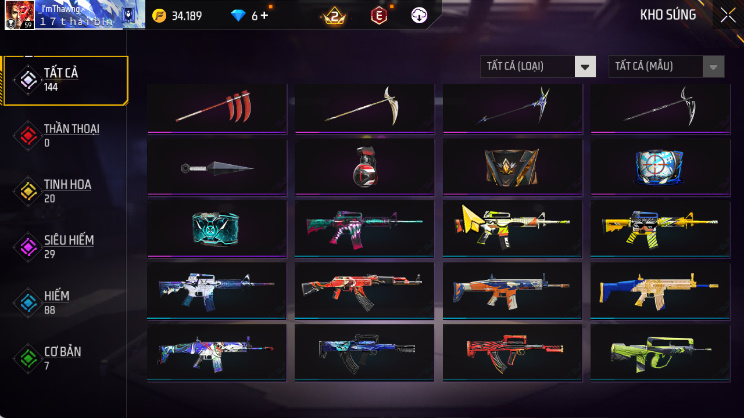The image size is (744, 418).
Task: Switch to the THẦN THOẠI tab
Action: pos(65,135)
